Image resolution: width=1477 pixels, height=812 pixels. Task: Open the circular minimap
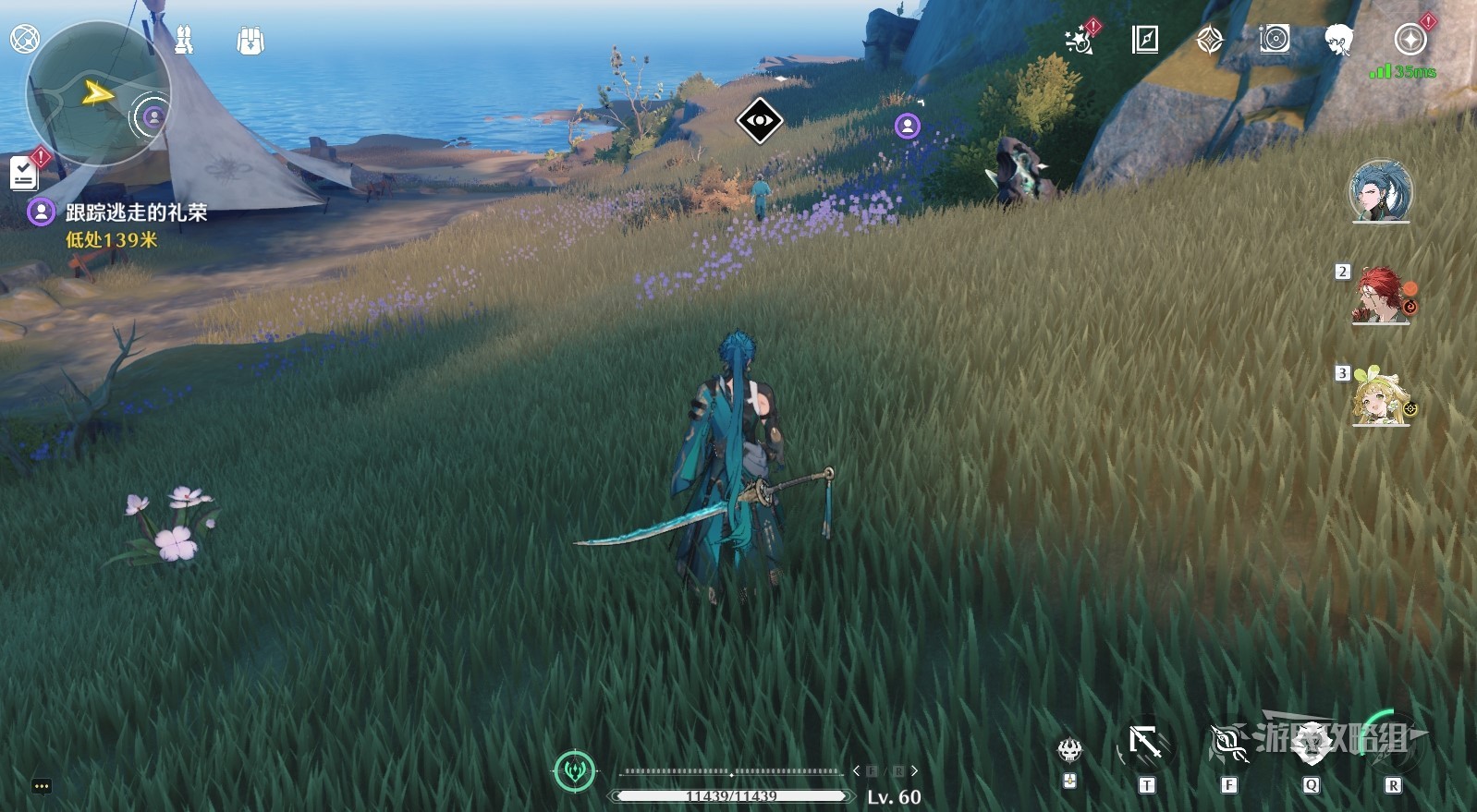(x=98, y=94)
